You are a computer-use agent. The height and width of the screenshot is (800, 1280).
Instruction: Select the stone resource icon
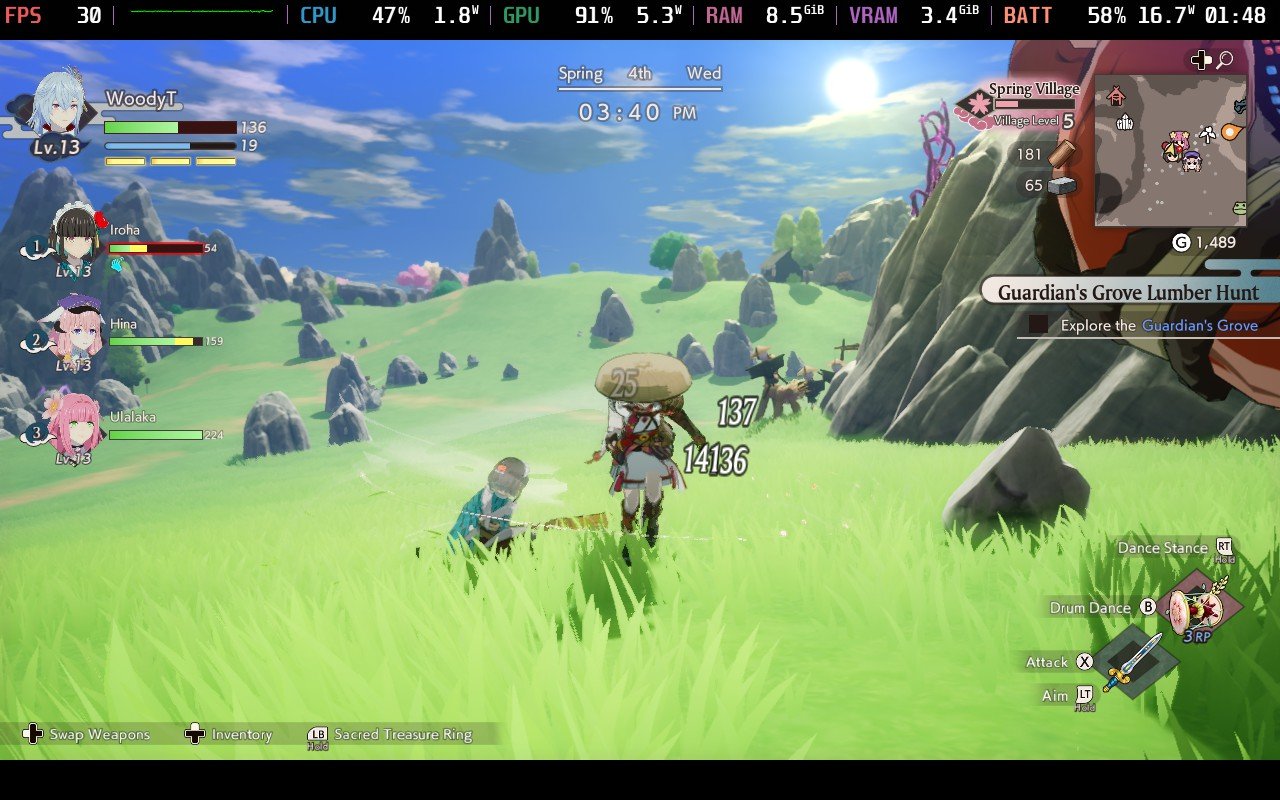(1061, 185)
